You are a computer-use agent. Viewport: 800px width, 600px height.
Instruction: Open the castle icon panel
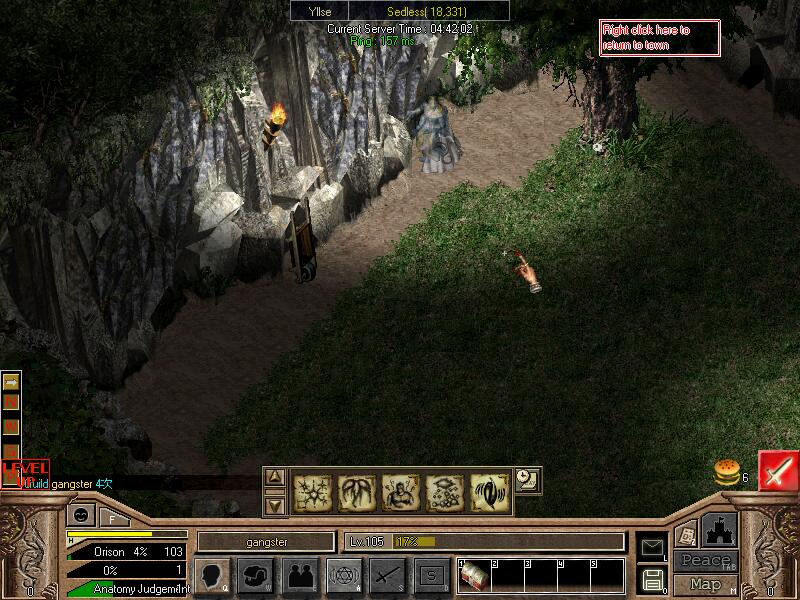click(x=720, y=528)
